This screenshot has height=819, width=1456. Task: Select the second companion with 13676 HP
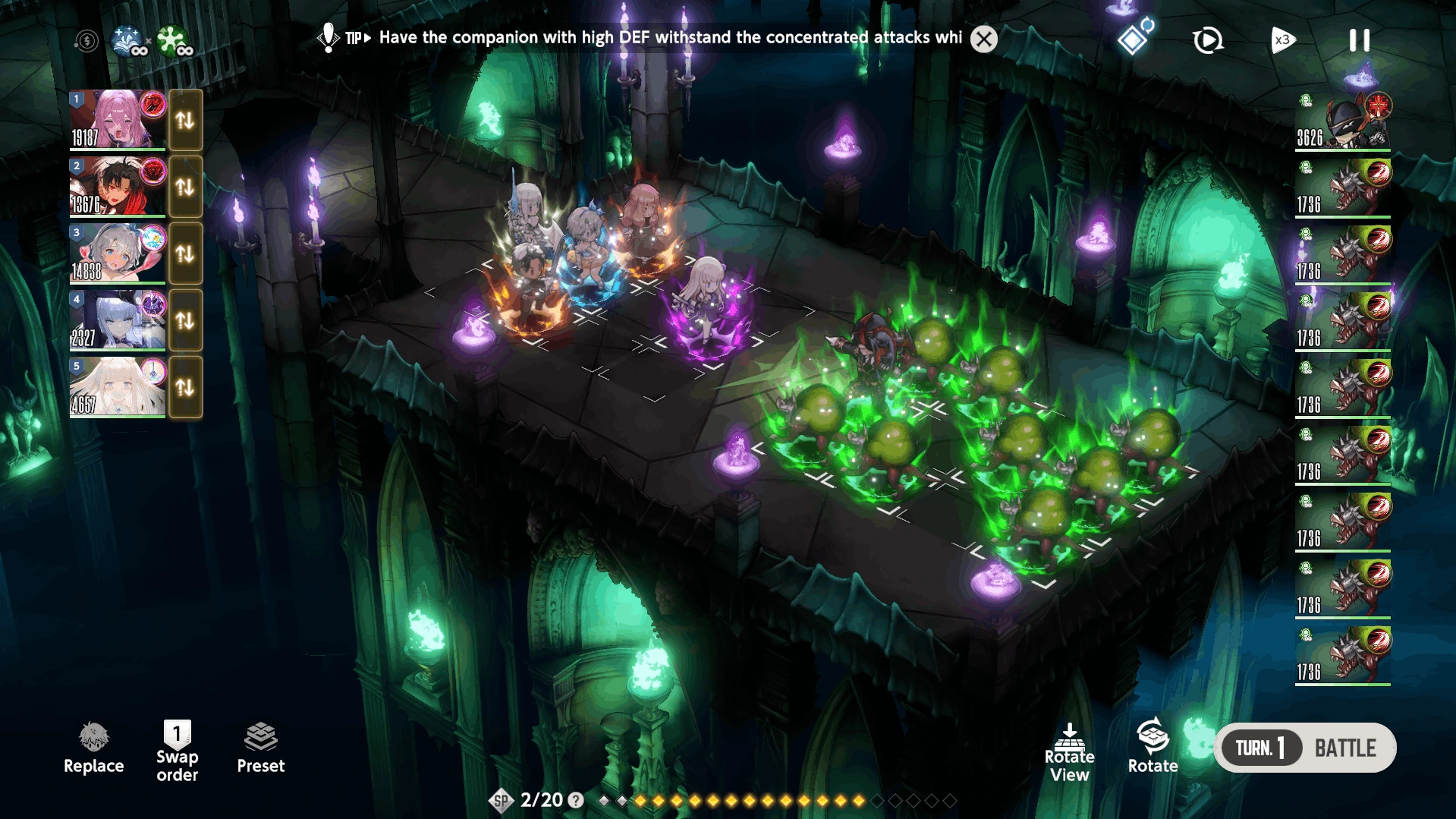point(118,186)
